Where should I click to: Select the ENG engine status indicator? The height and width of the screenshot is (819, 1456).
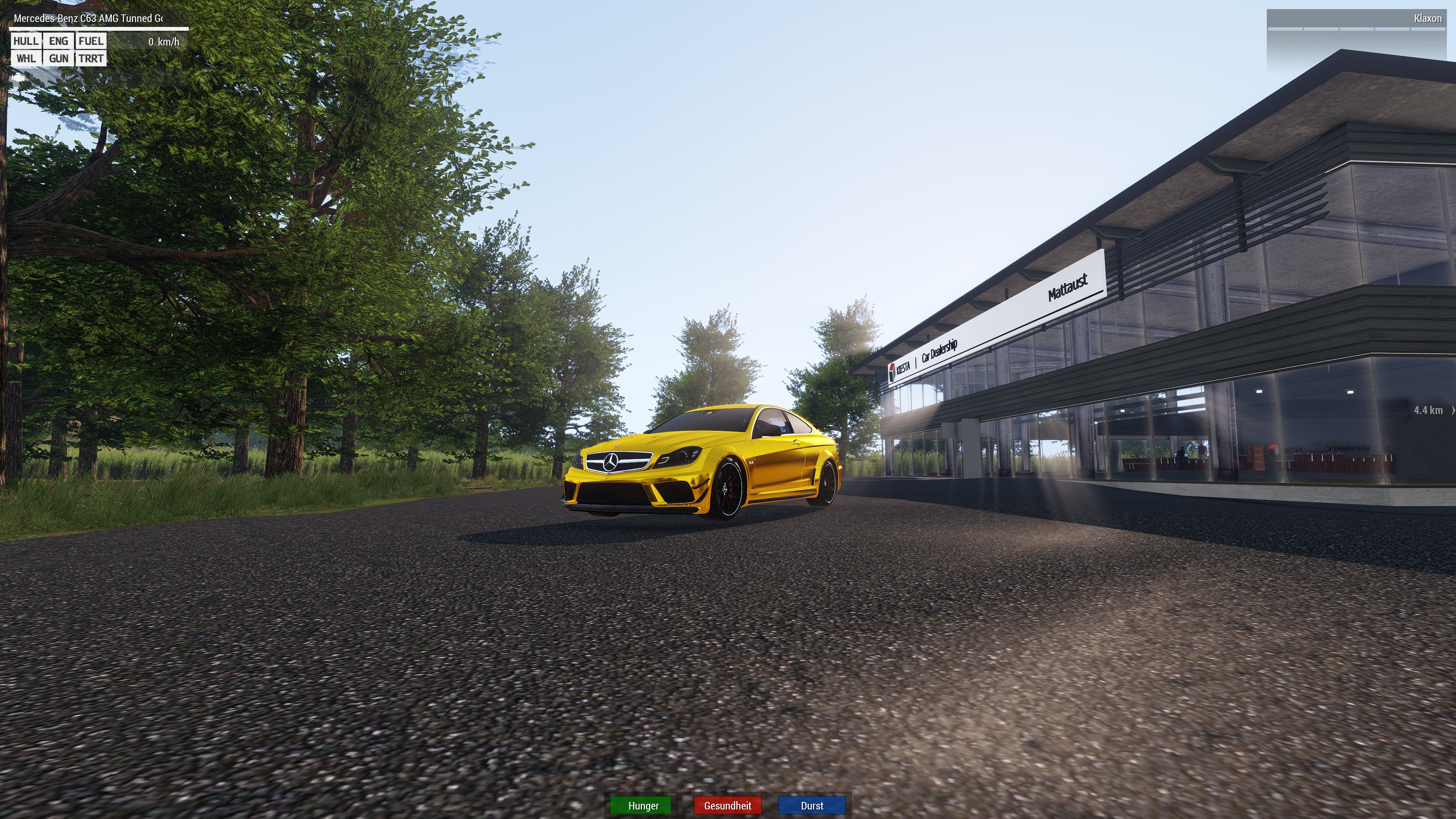pos(58,41)
